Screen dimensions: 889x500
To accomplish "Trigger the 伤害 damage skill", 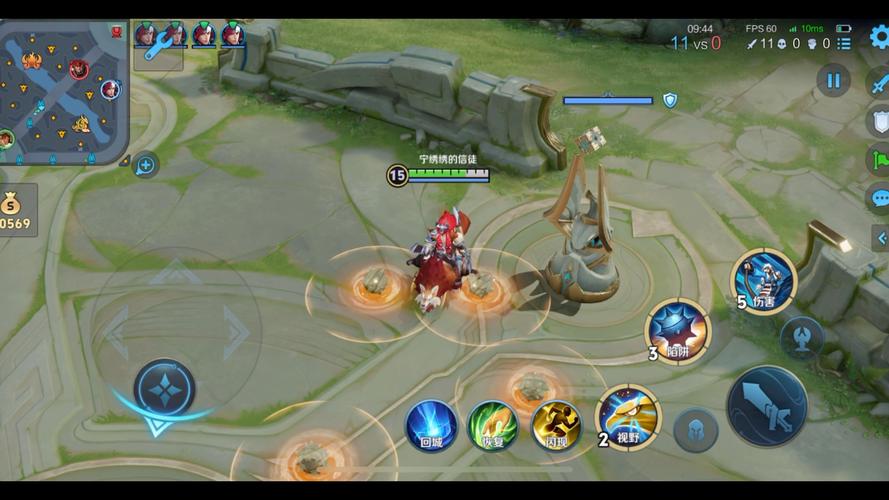I will tap(763, 280).
